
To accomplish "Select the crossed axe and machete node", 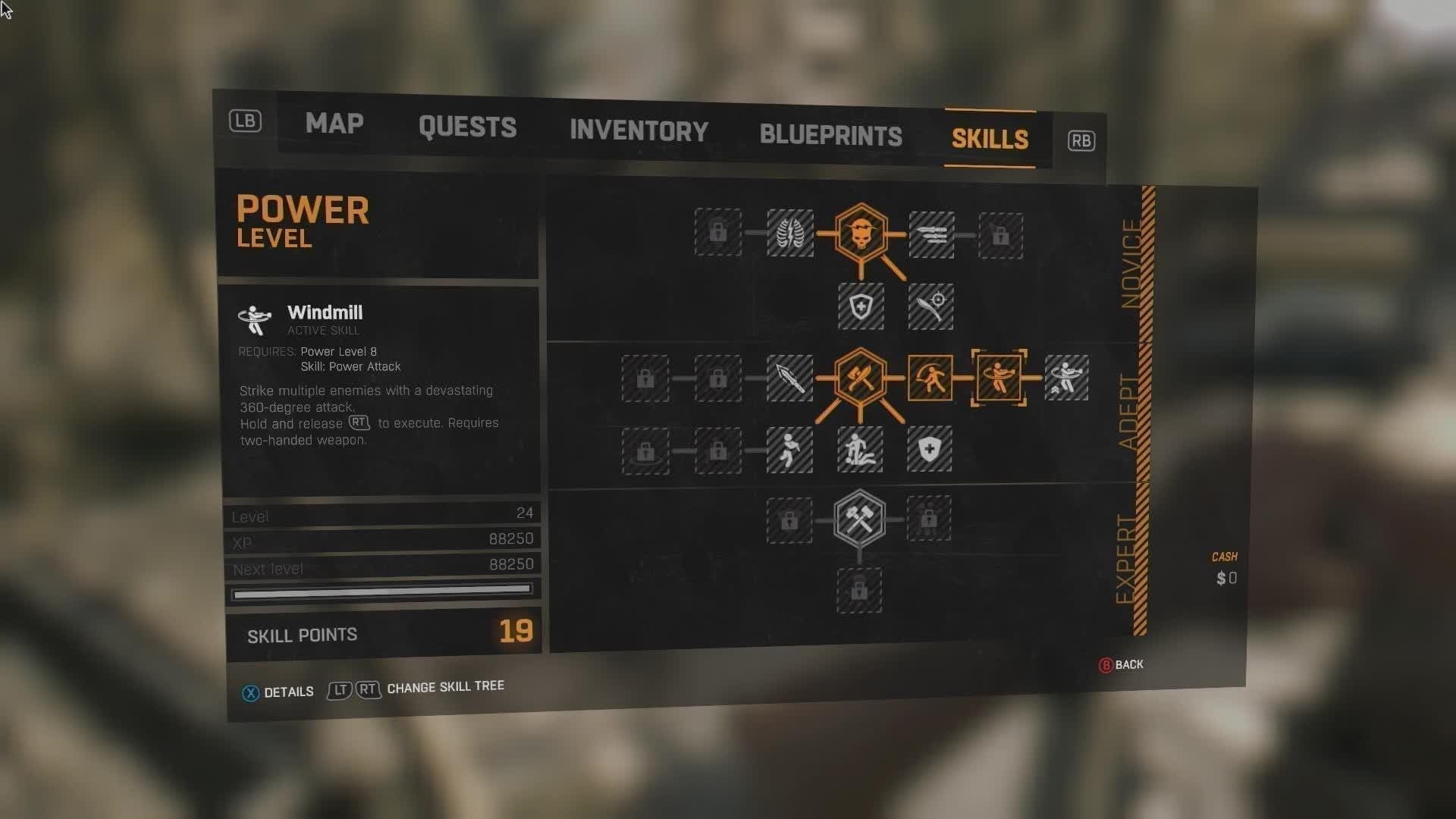I will tap(860, 378).
